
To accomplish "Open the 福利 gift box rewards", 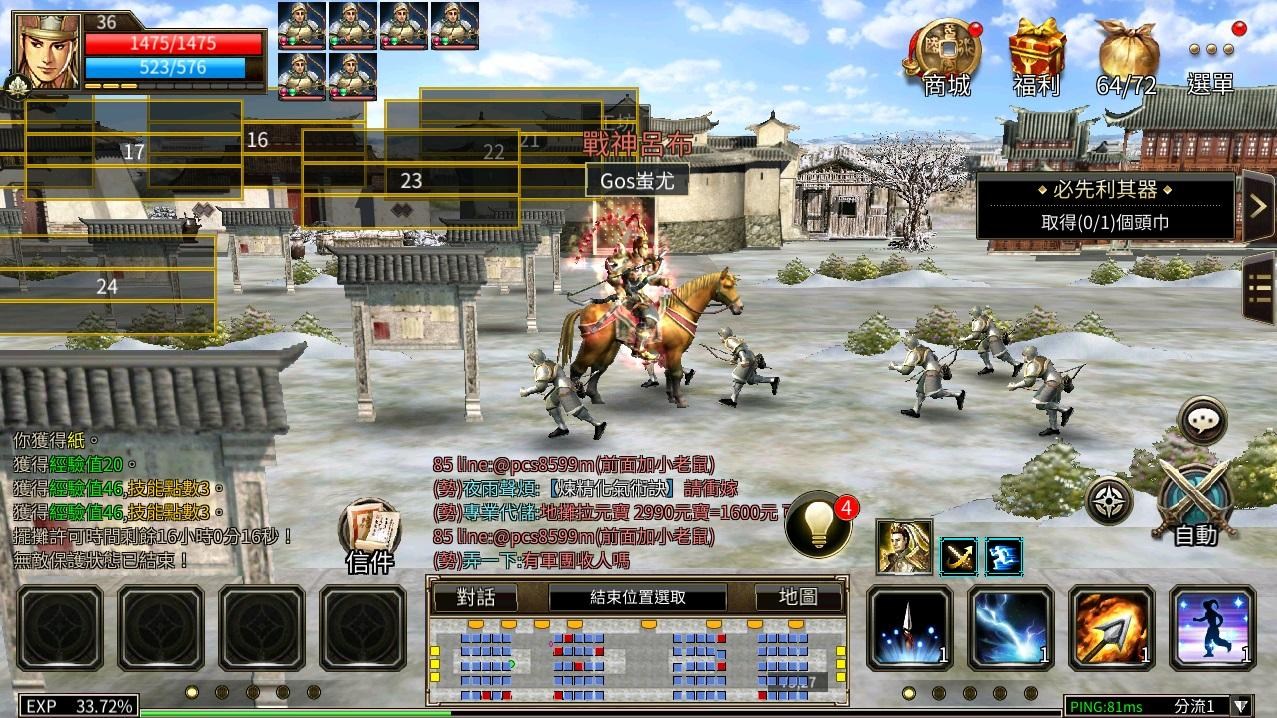I will point(1035,58).
